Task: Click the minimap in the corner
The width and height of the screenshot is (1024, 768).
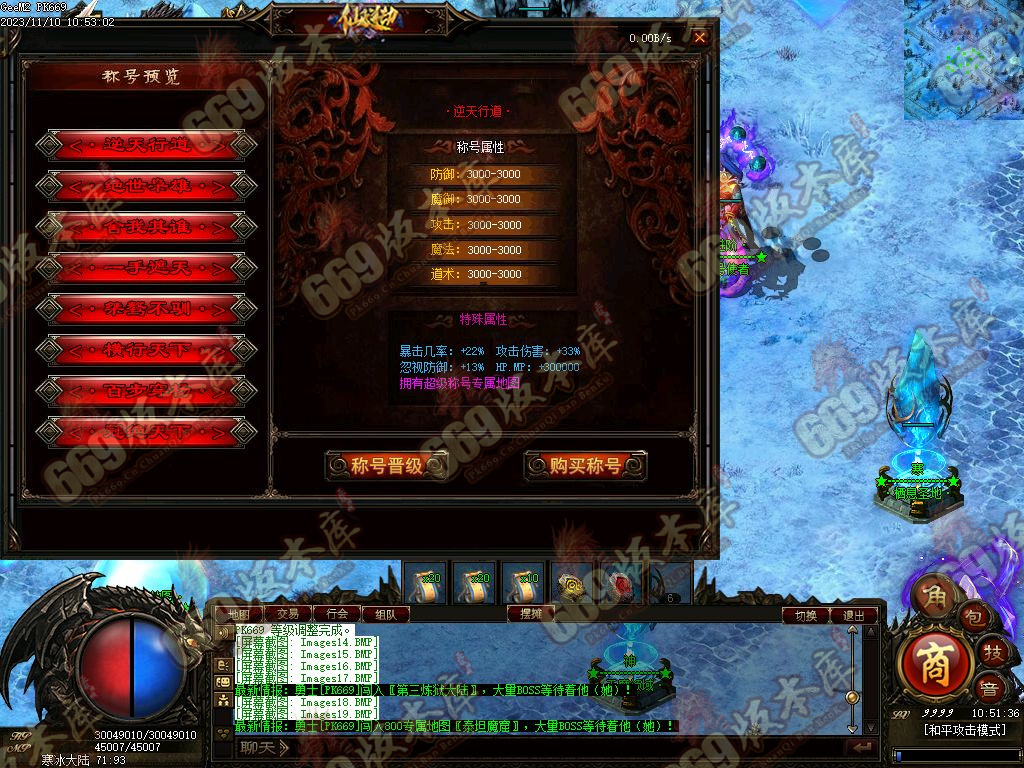Action: [963, 59]
